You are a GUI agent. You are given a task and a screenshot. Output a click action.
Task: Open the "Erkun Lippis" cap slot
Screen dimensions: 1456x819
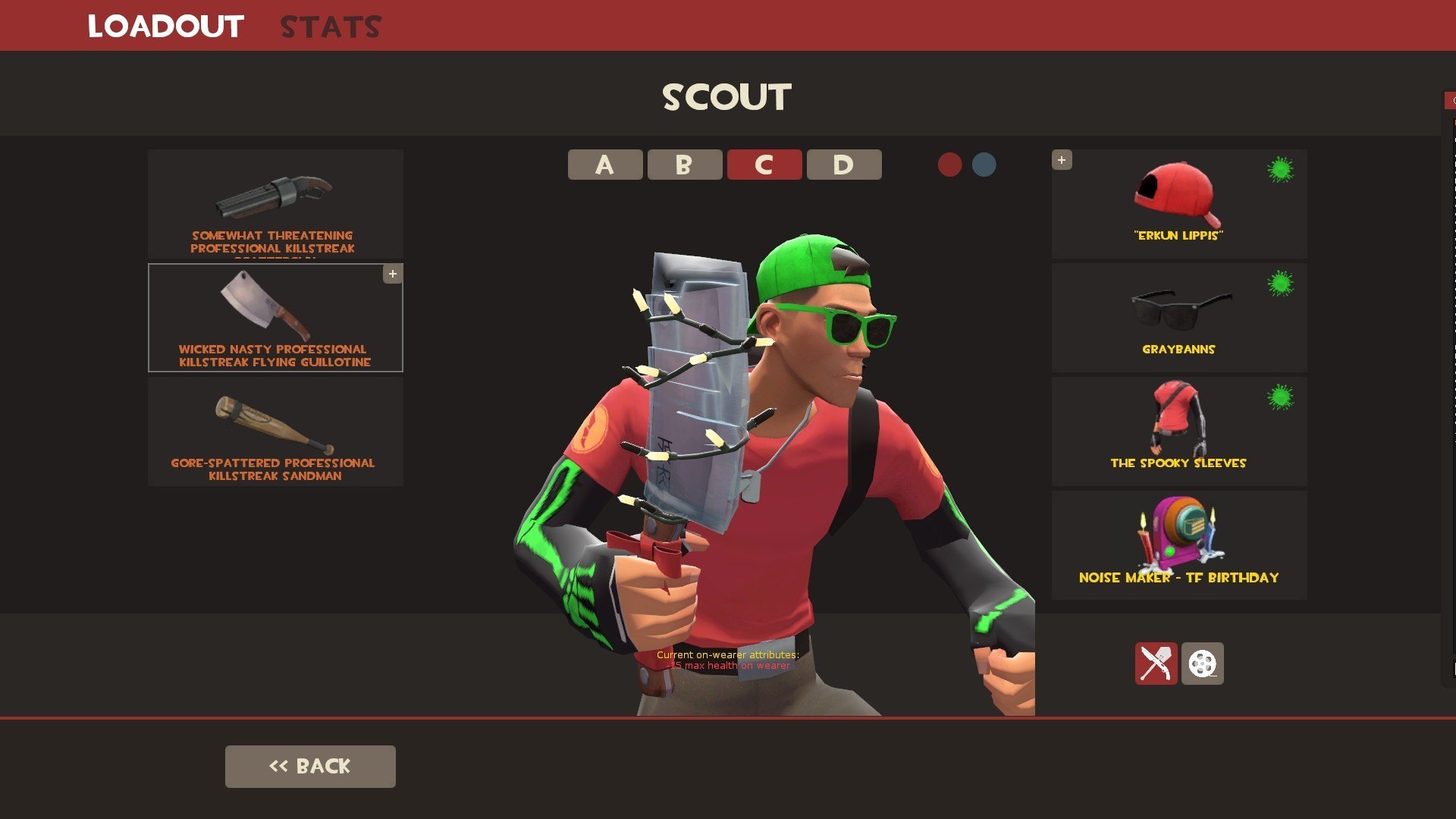click(1178, 204)
